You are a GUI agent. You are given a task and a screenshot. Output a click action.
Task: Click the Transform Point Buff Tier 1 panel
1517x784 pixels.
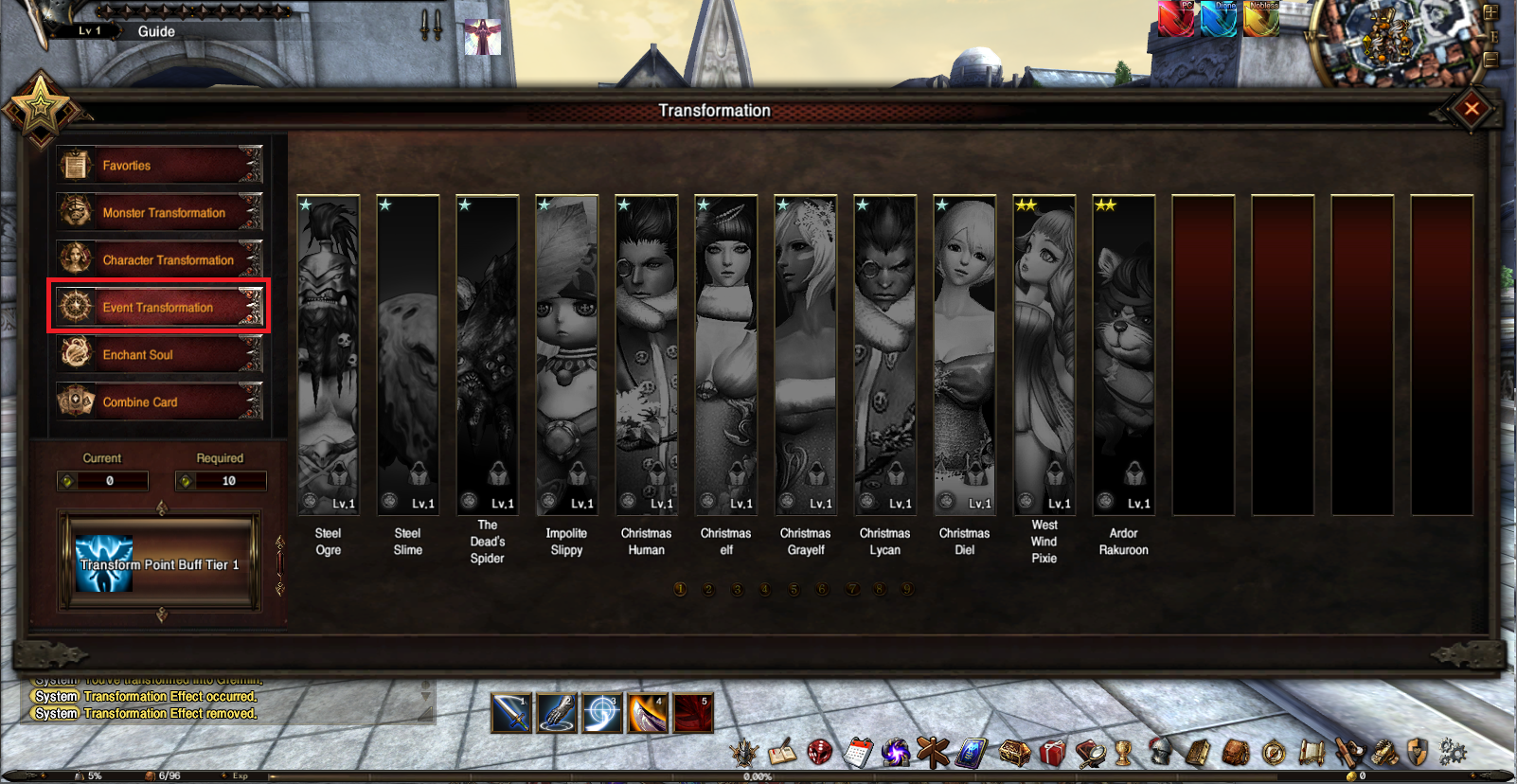[159, 563]
